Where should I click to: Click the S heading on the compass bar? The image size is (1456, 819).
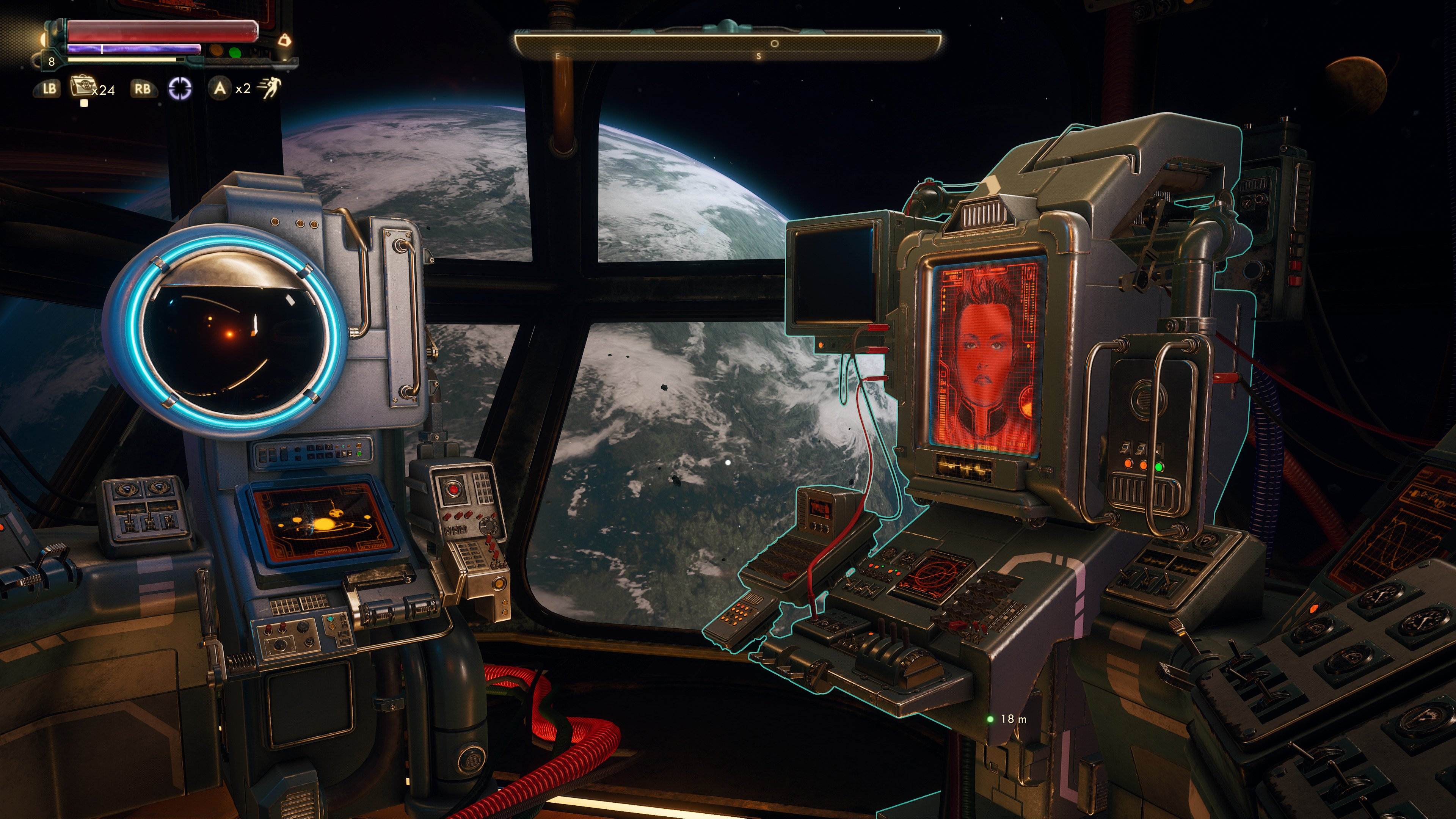click(x=759, y=57)
